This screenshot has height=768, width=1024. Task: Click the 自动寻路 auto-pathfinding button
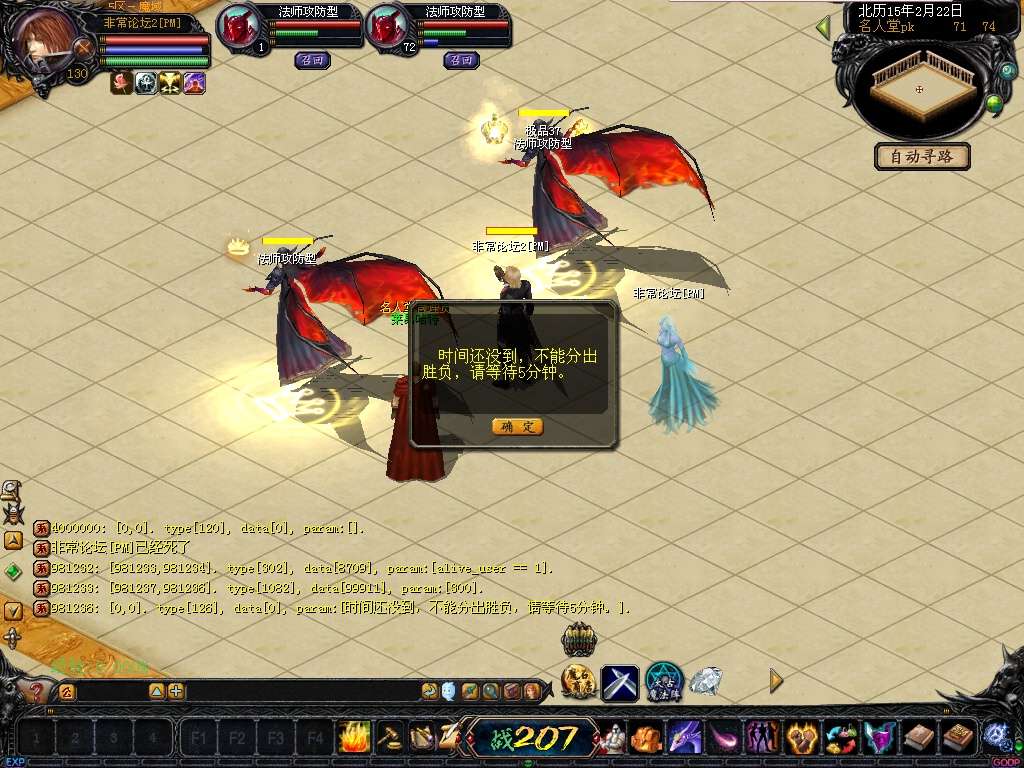(922, 157)
